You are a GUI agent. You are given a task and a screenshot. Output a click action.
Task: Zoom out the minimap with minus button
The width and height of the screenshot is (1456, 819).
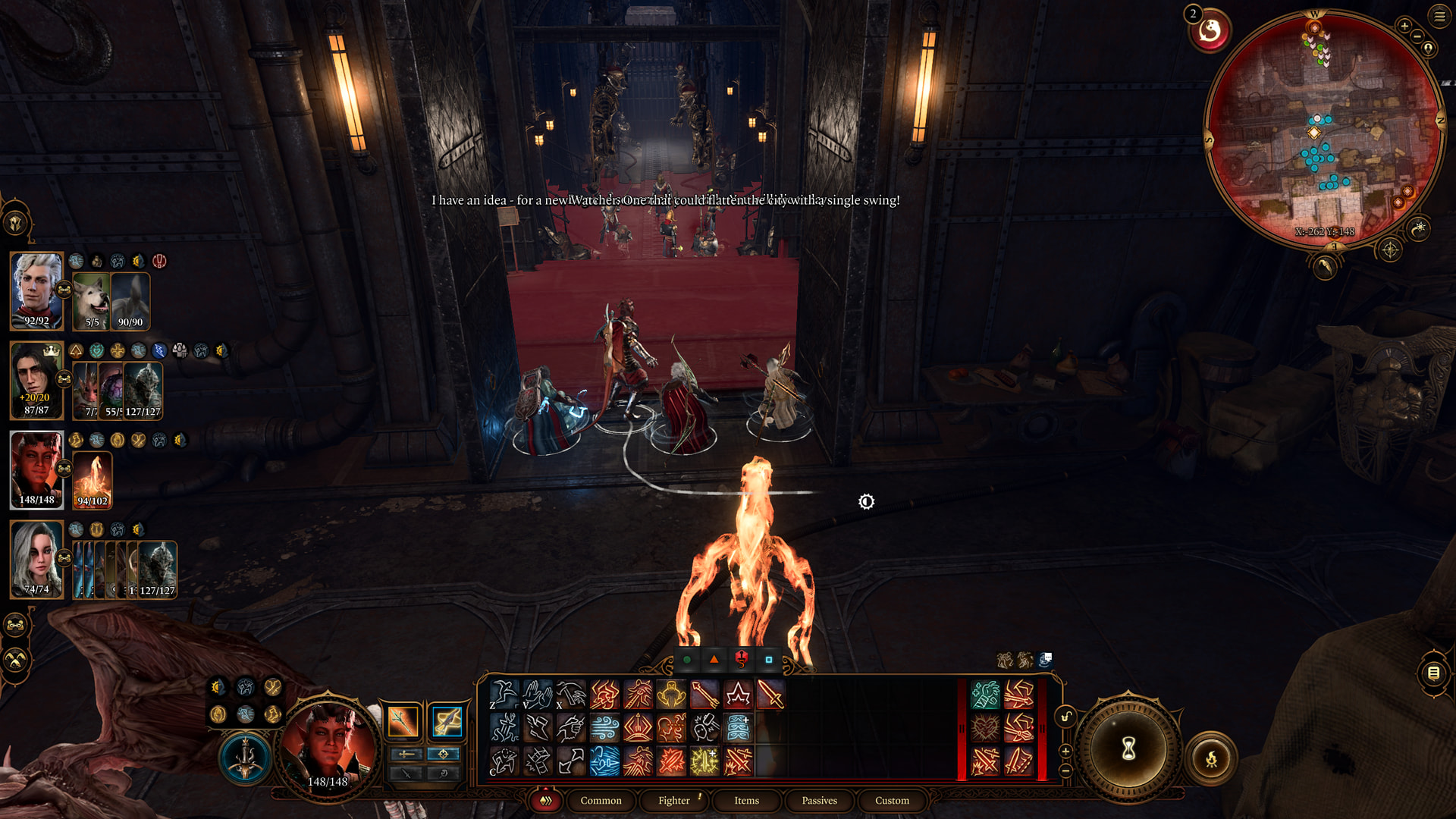tap(1417, 37)
